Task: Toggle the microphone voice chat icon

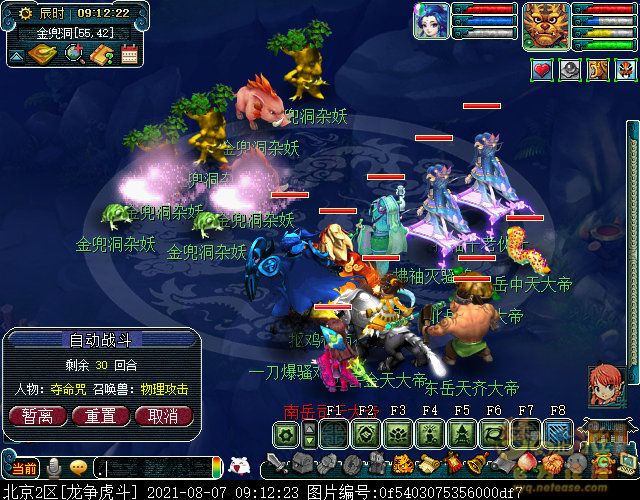Action: tap(52, 467)
